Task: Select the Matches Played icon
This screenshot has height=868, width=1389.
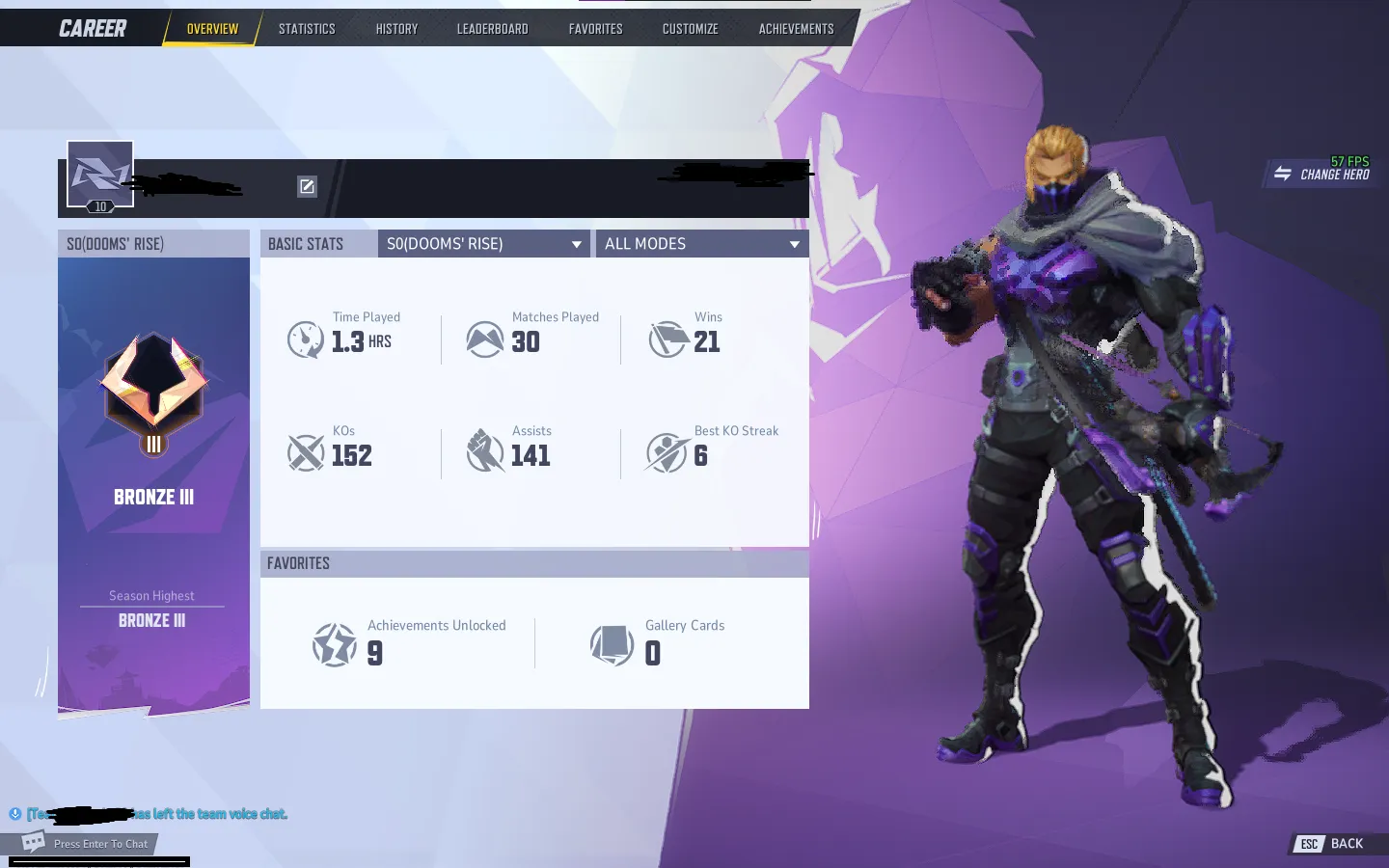Action: 485,339
